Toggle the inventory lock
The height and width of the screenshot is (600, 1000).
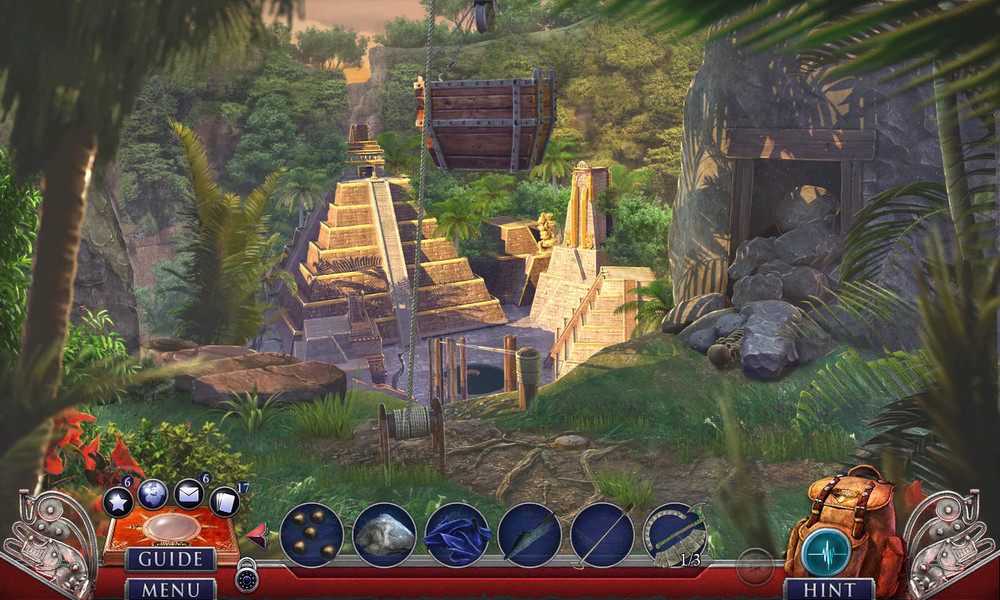[x=246, y=579]
